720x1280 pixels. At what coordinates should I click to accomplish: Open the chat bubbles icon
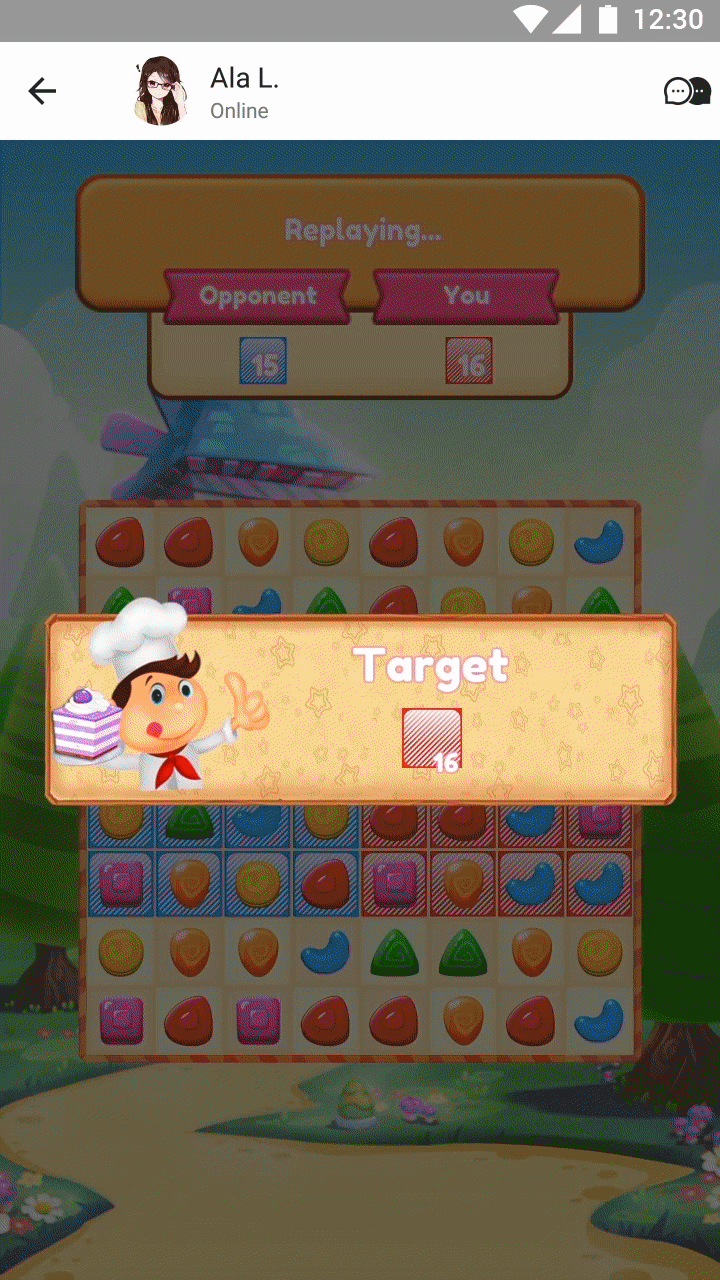(687, 92)
